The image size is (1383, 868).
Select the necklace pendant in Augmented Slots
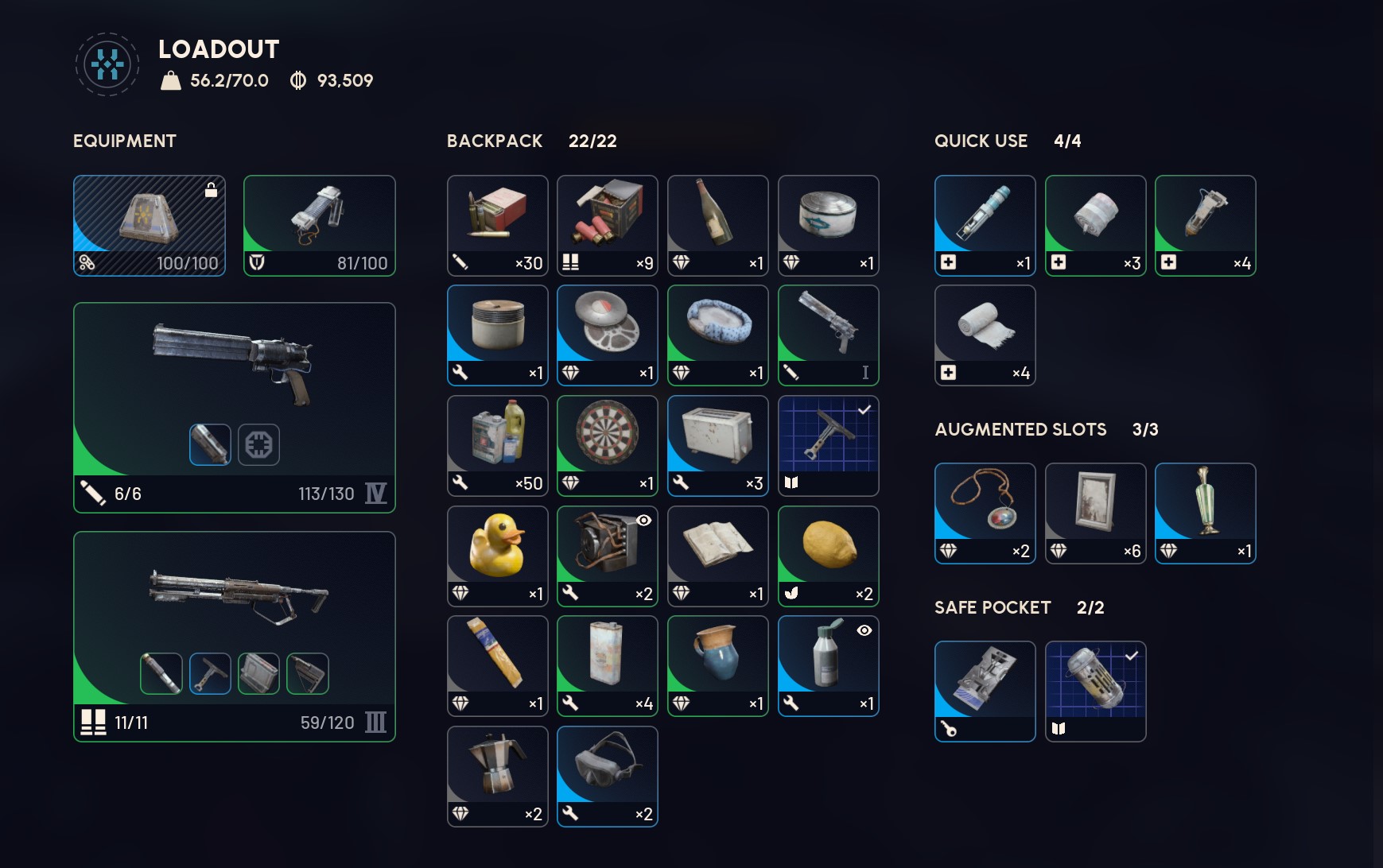[x=985, y=513]
